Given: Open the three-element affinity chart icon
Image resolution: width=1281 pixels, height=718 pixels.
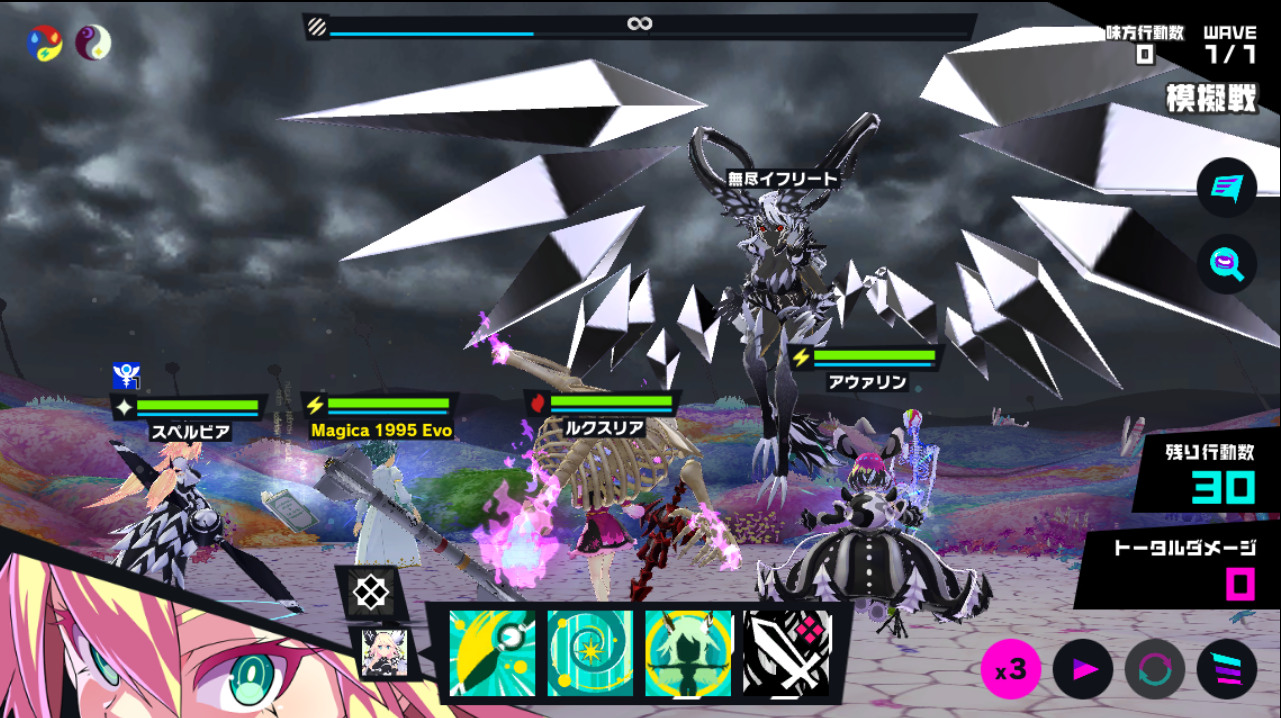Looking at the screenshot, I should [45, 43].
